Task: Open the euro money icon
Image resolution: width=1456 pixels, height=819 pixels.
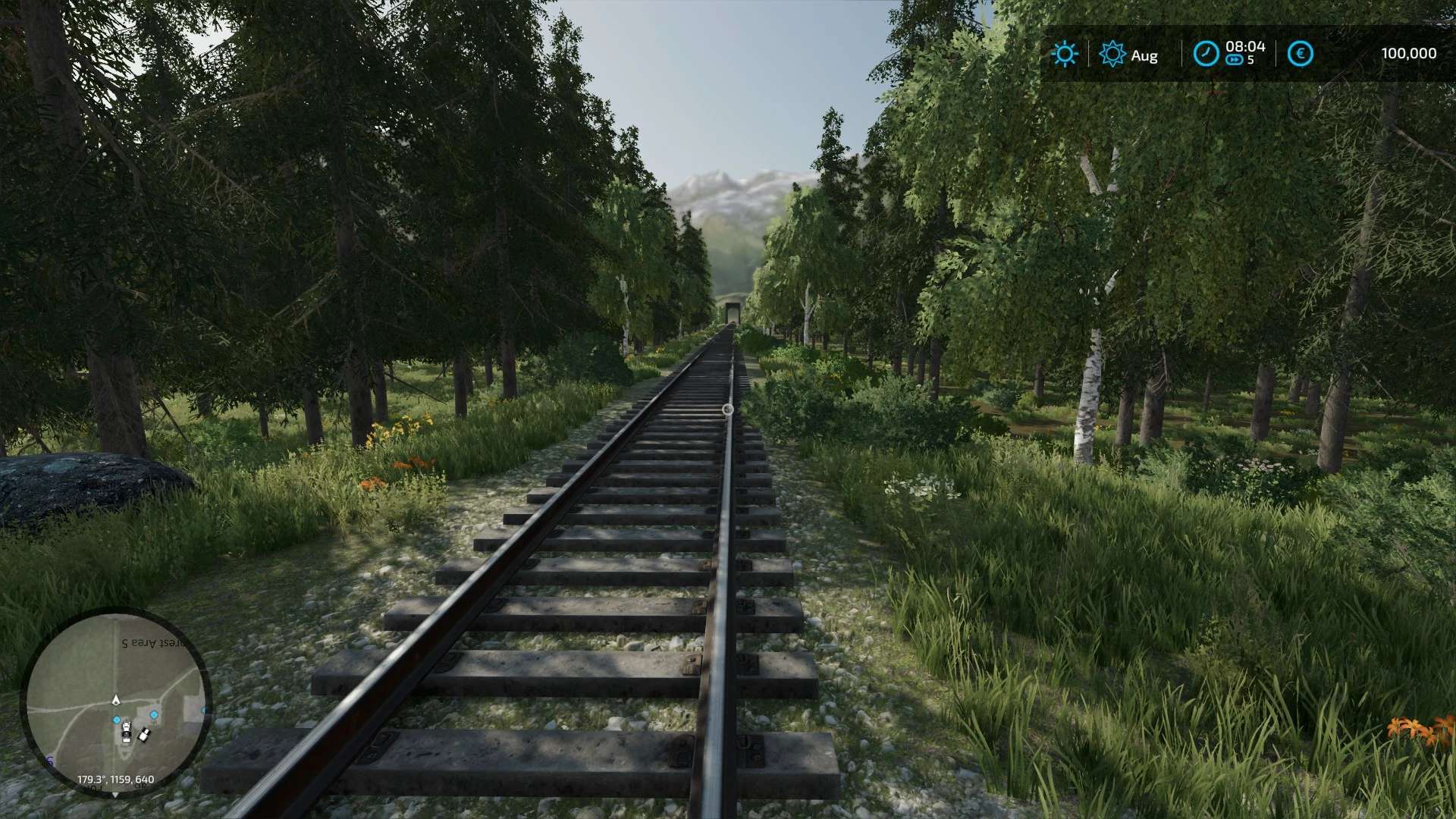Action: (x=1301, y=54)
